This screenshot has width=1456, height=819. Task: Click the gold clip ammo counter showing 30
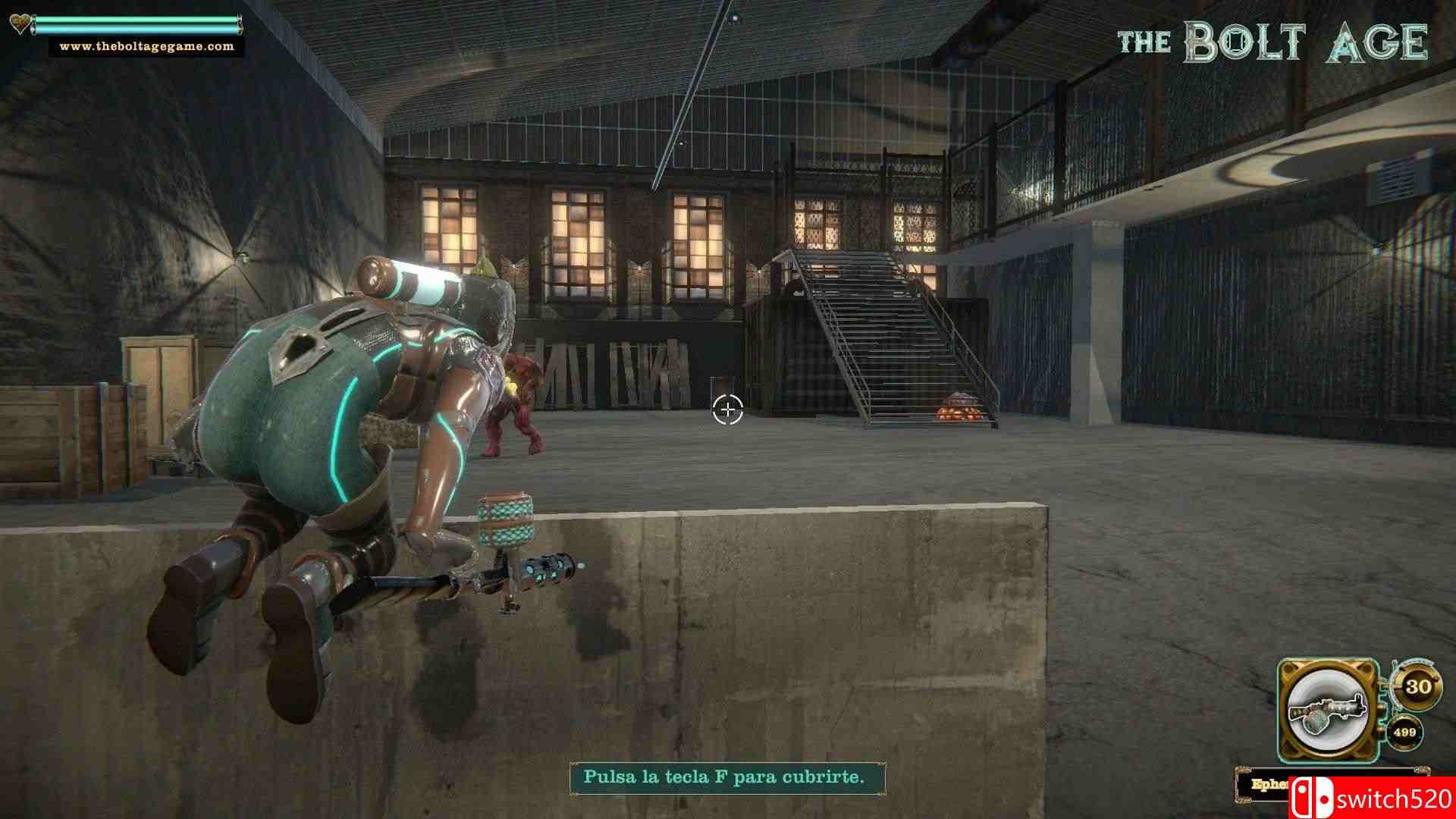pos(1418,688)
